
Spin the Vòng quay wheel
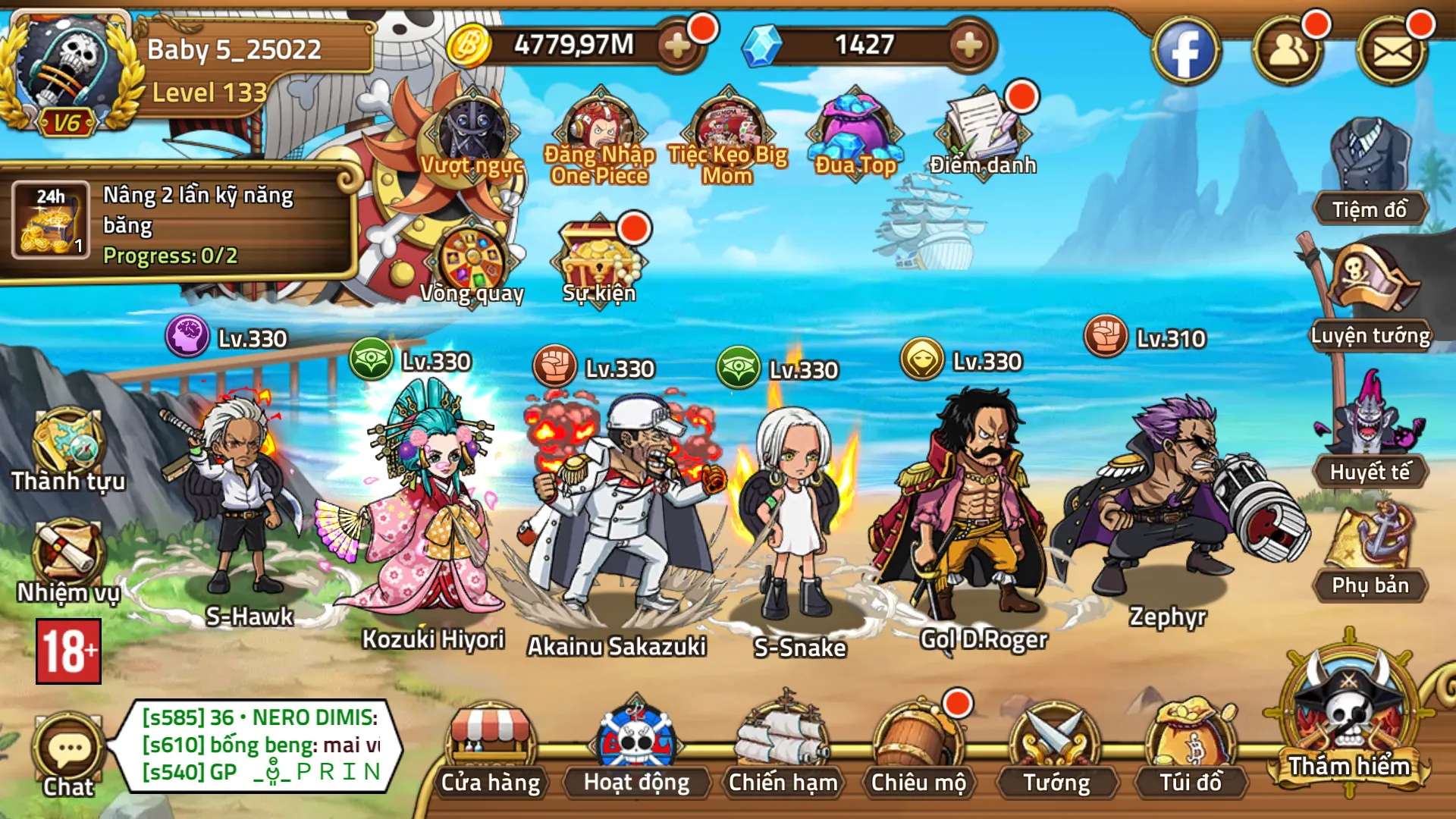click(472, 262)
